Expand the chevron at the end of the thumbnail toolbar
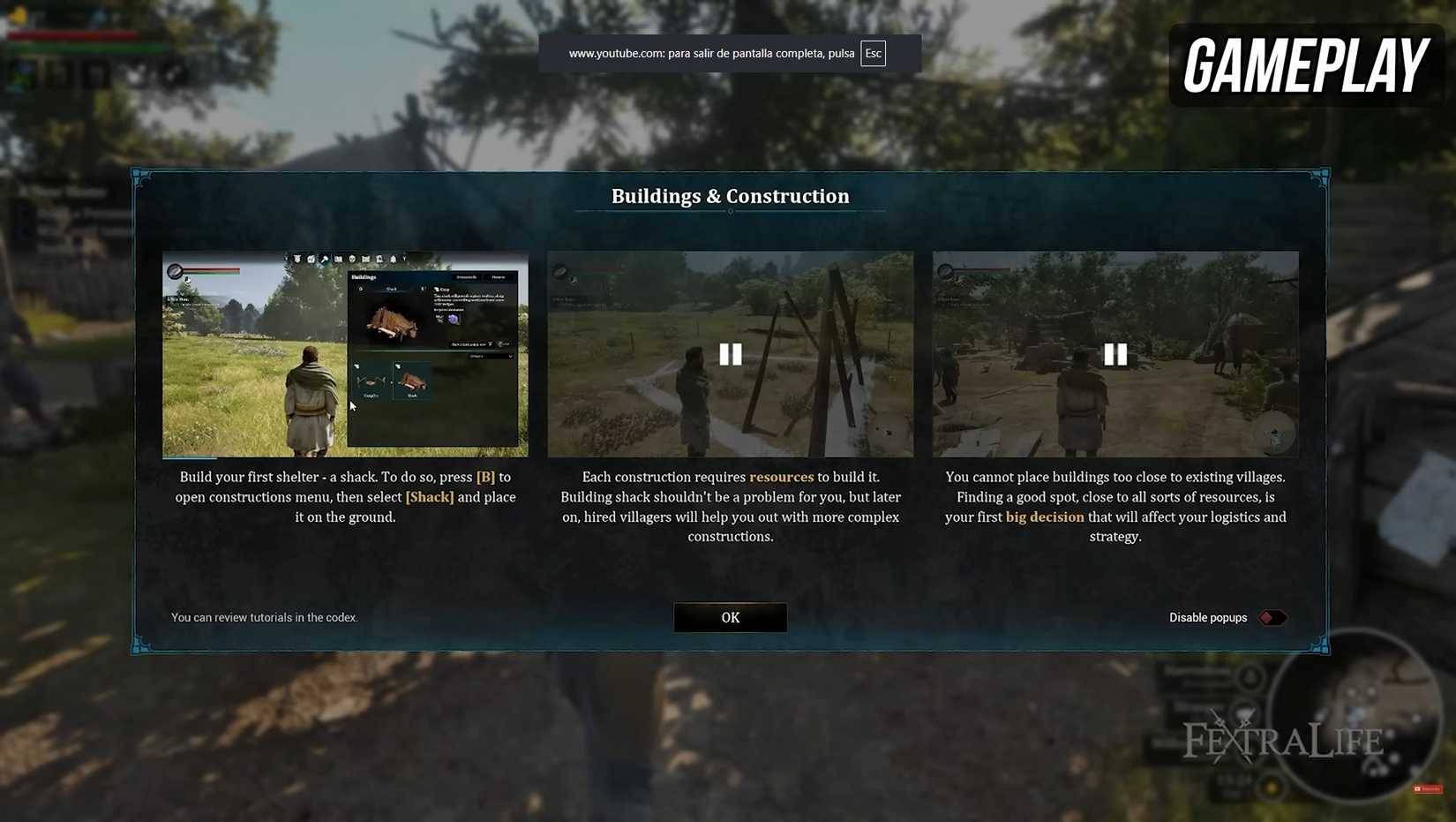Screen dimensions: 1456x822 404,258
